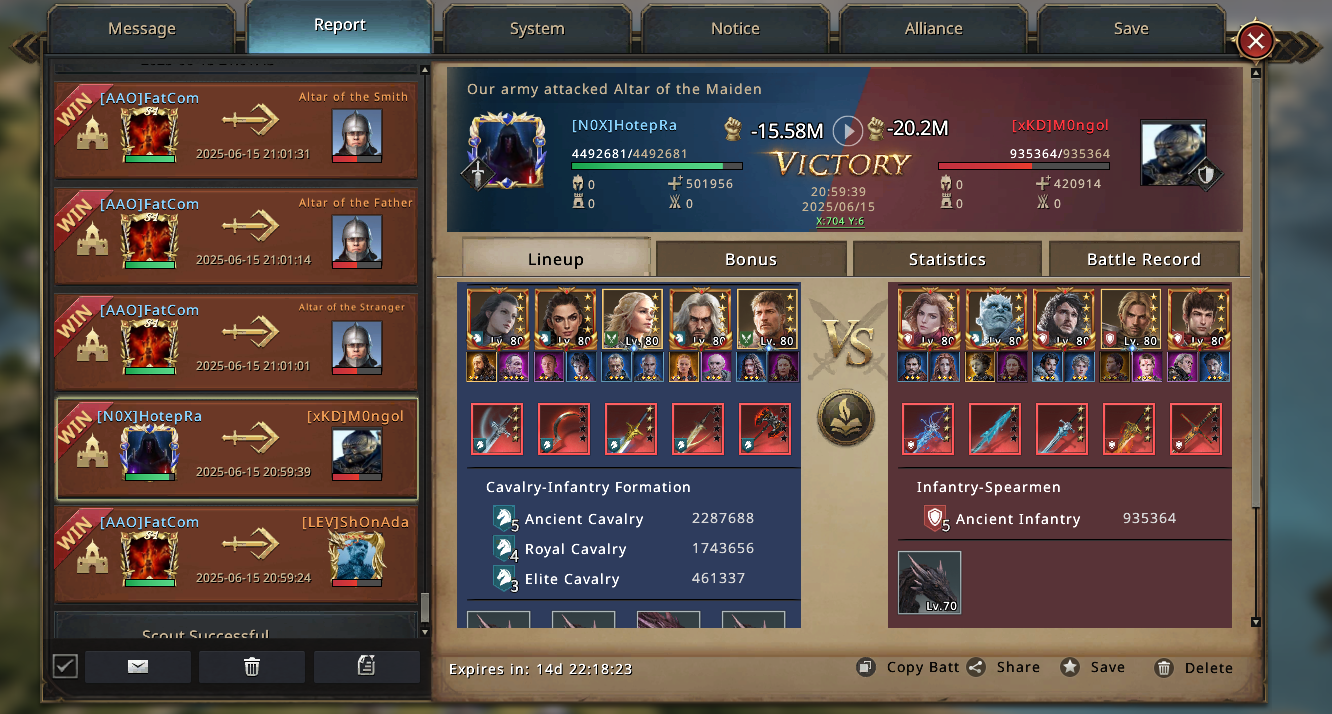View the battle Statistics tab

[x=947, y=259]
